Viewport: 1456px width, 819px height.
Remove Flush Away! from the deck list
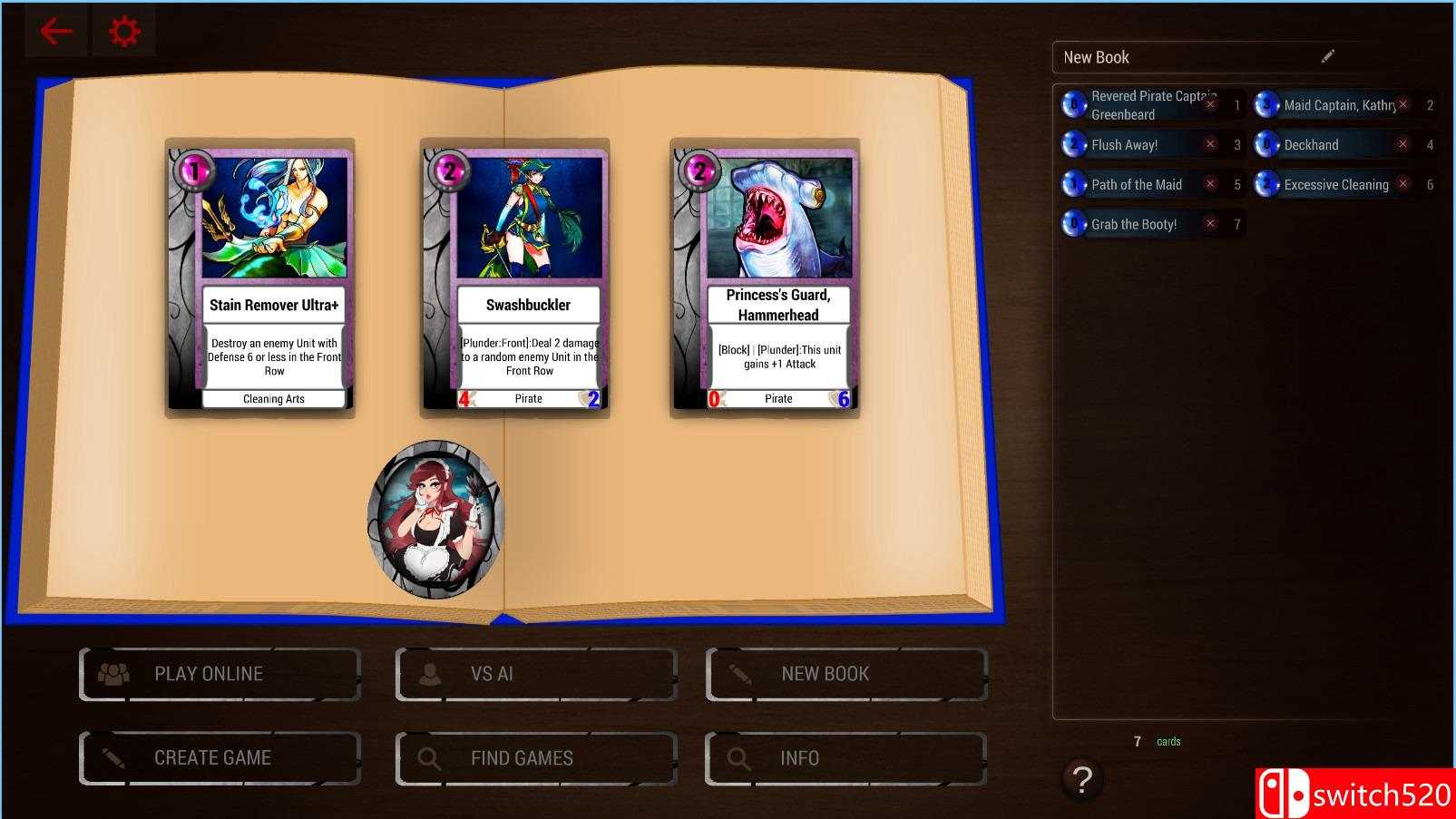coord(1210,144)
